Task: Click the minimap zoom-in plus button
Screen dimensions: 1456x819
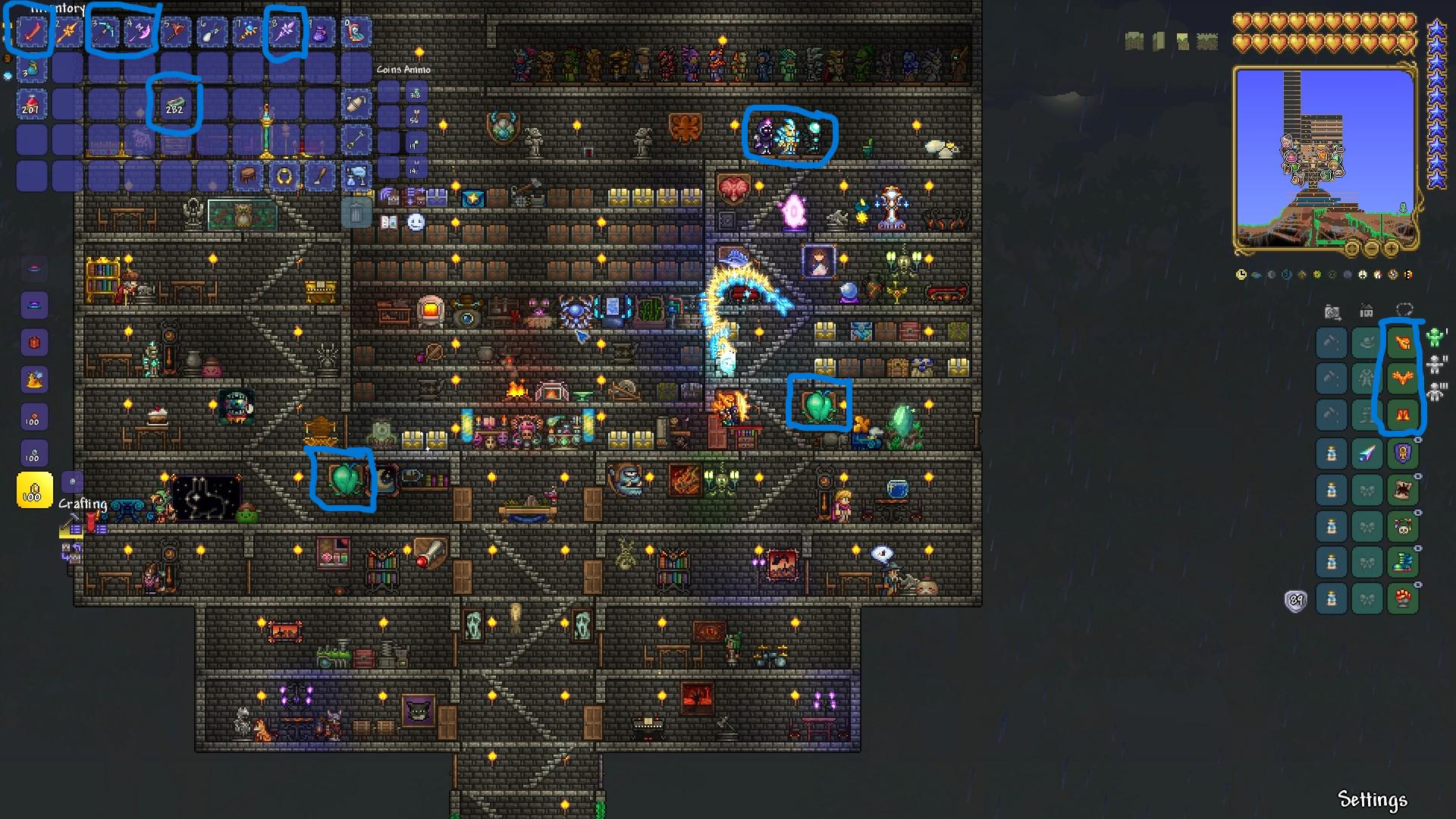Action: (x=1391, y=248)
